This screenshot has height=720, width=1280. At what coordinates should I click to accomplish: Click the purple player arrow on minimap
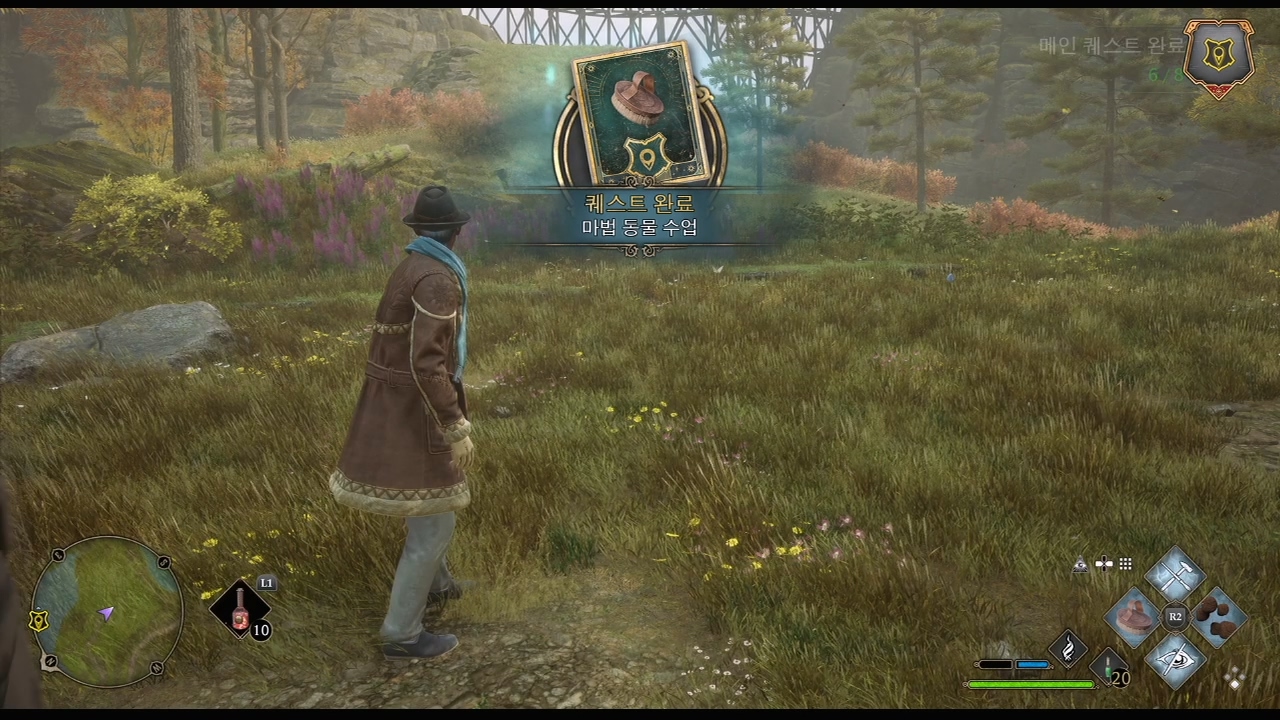coord(105,613)
